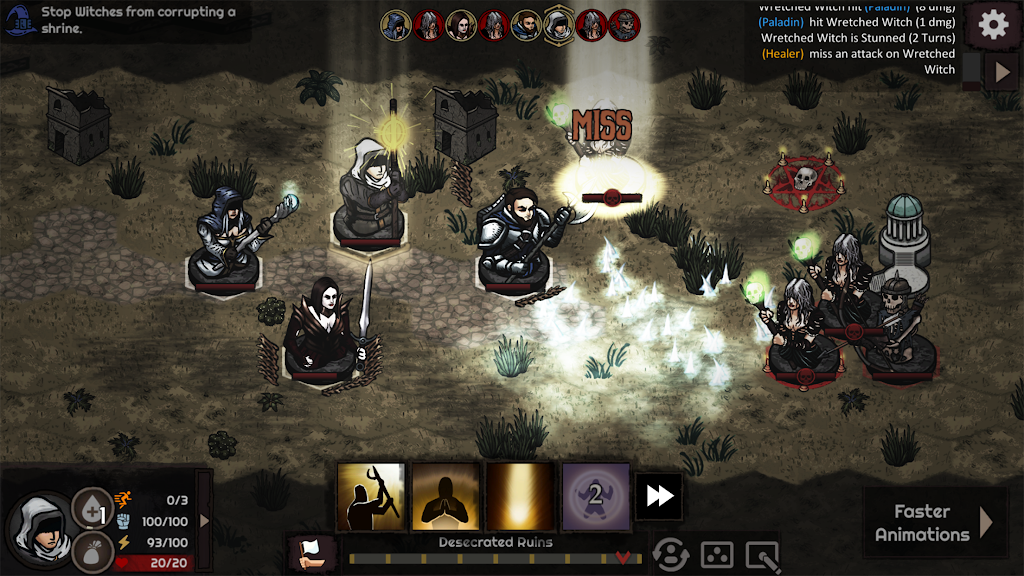
Task: Expand the character stats panel arrow
Action: coord(205,520)
